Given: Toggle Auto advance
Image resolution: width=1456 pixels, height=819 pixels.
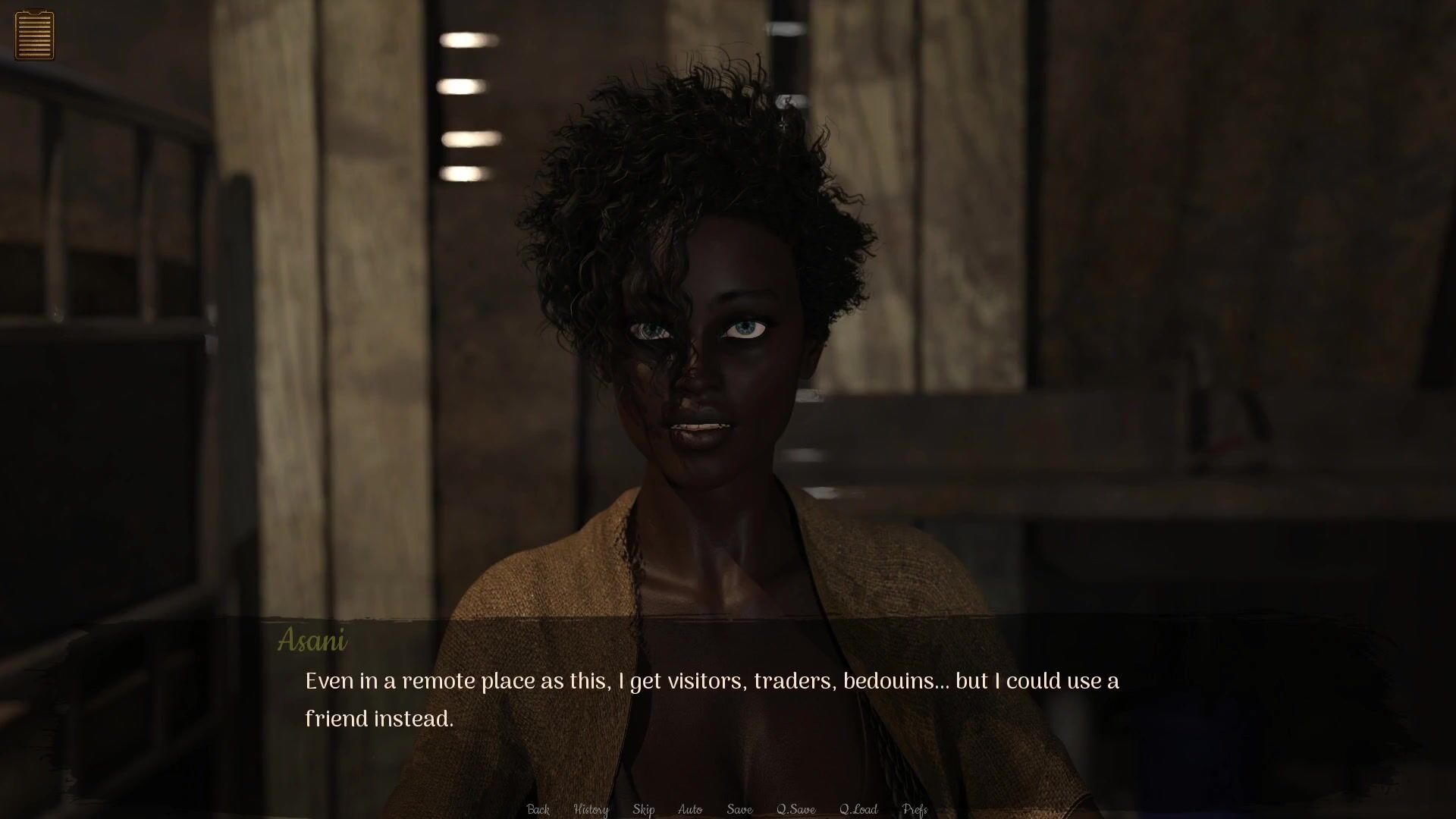Looking at the screenshot, I should pyautogui.click(x=689, y=809).
